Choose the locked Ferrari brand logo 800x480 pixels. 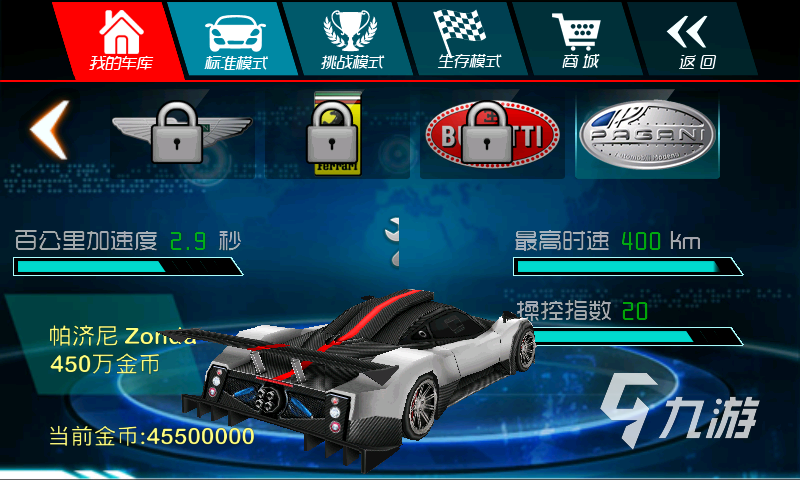tap(335, 134)
